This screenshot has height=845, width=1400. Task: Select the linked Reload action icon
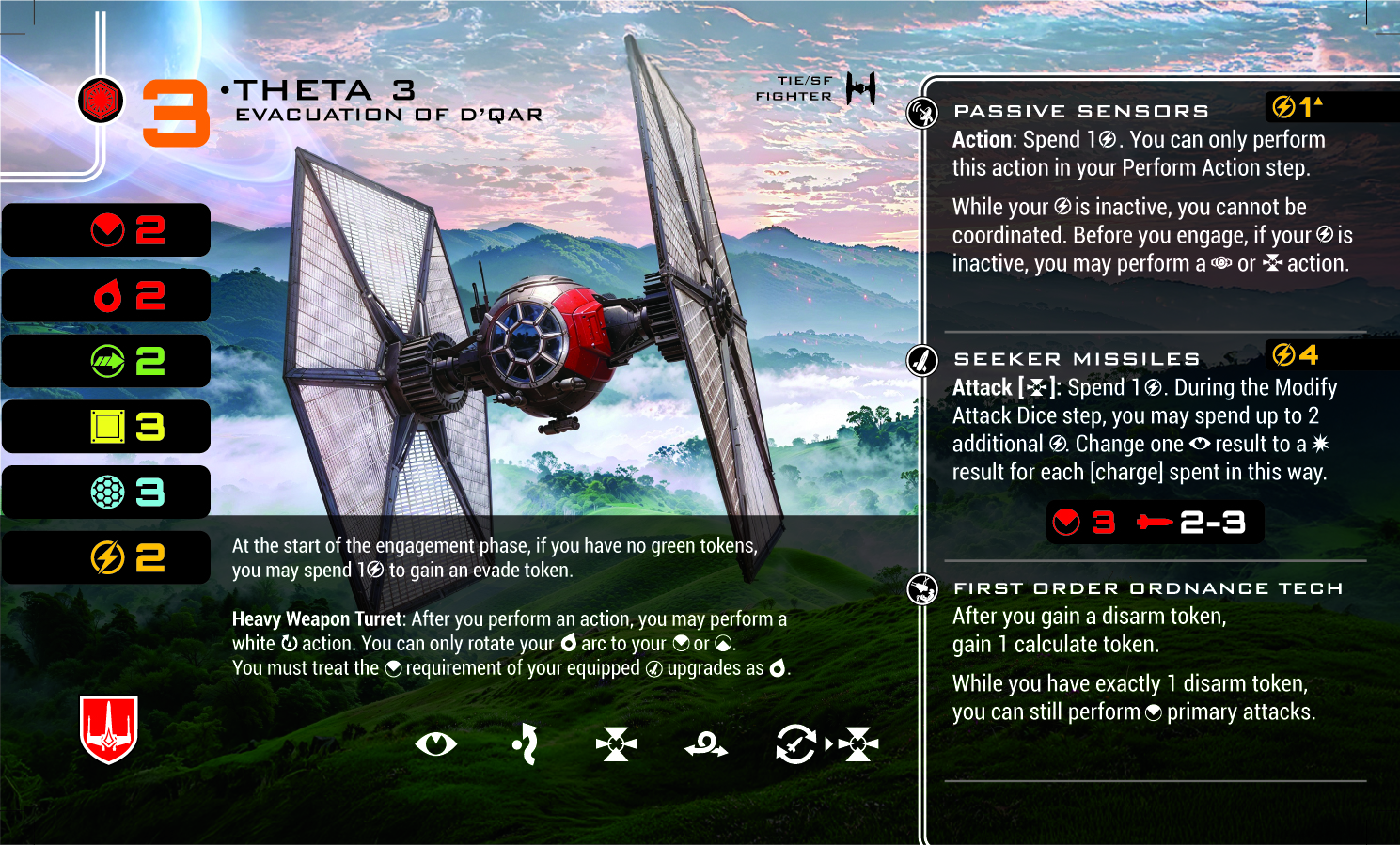click(x=795, y=744)
